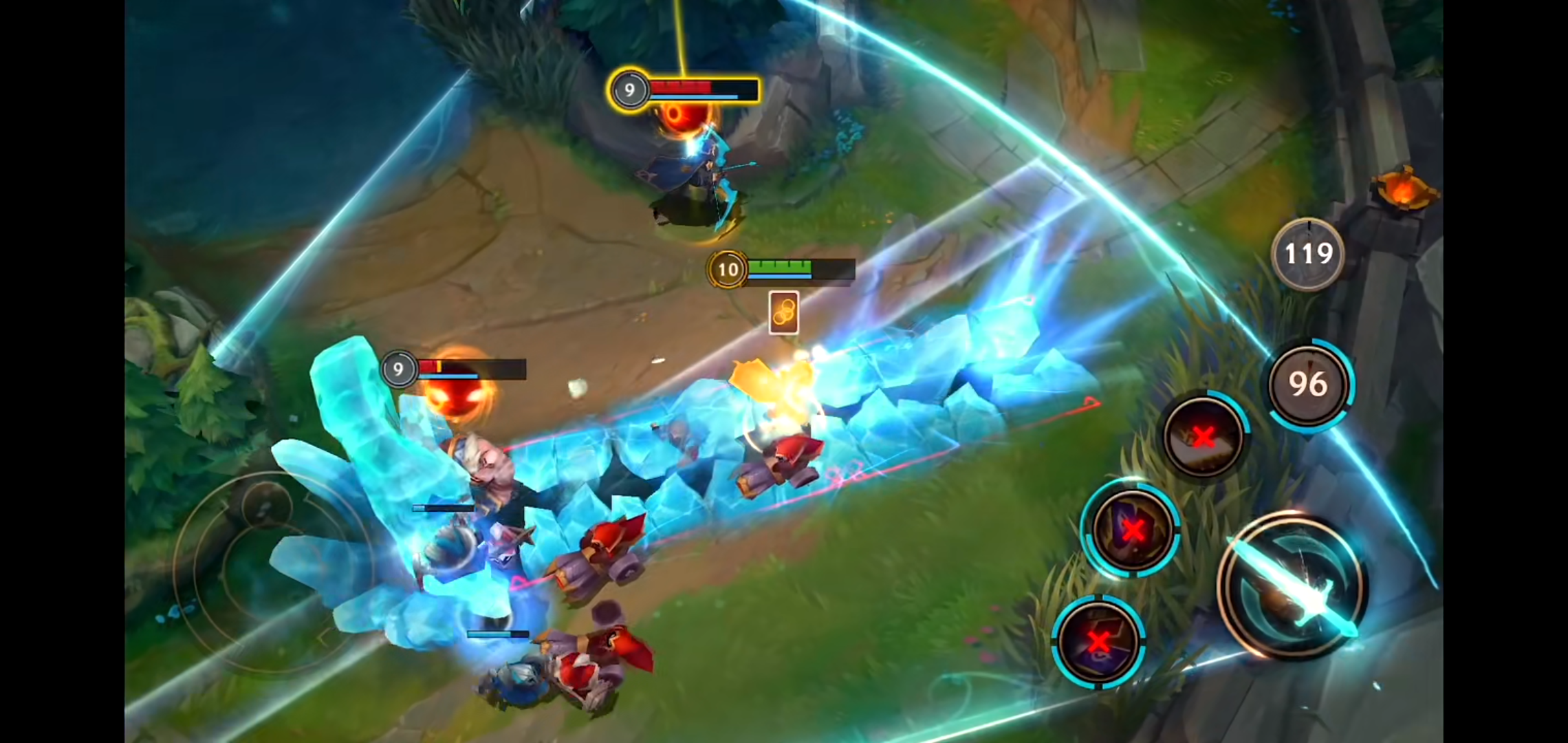Viewport: 1568px width, 743px height.
Task: Tap the ultimate button showing 96 cooldown
Action: [1309, 384]
